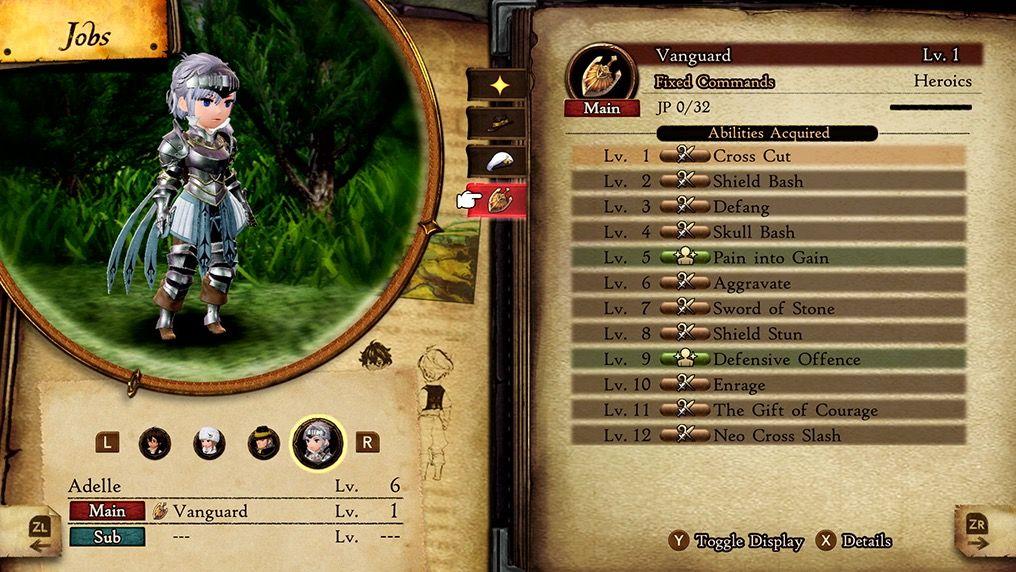This screenshot has height=572, width=1016.
Task: Select the red Vanguard shield tab
Action: pyautogui.click(x=499, y=200)
